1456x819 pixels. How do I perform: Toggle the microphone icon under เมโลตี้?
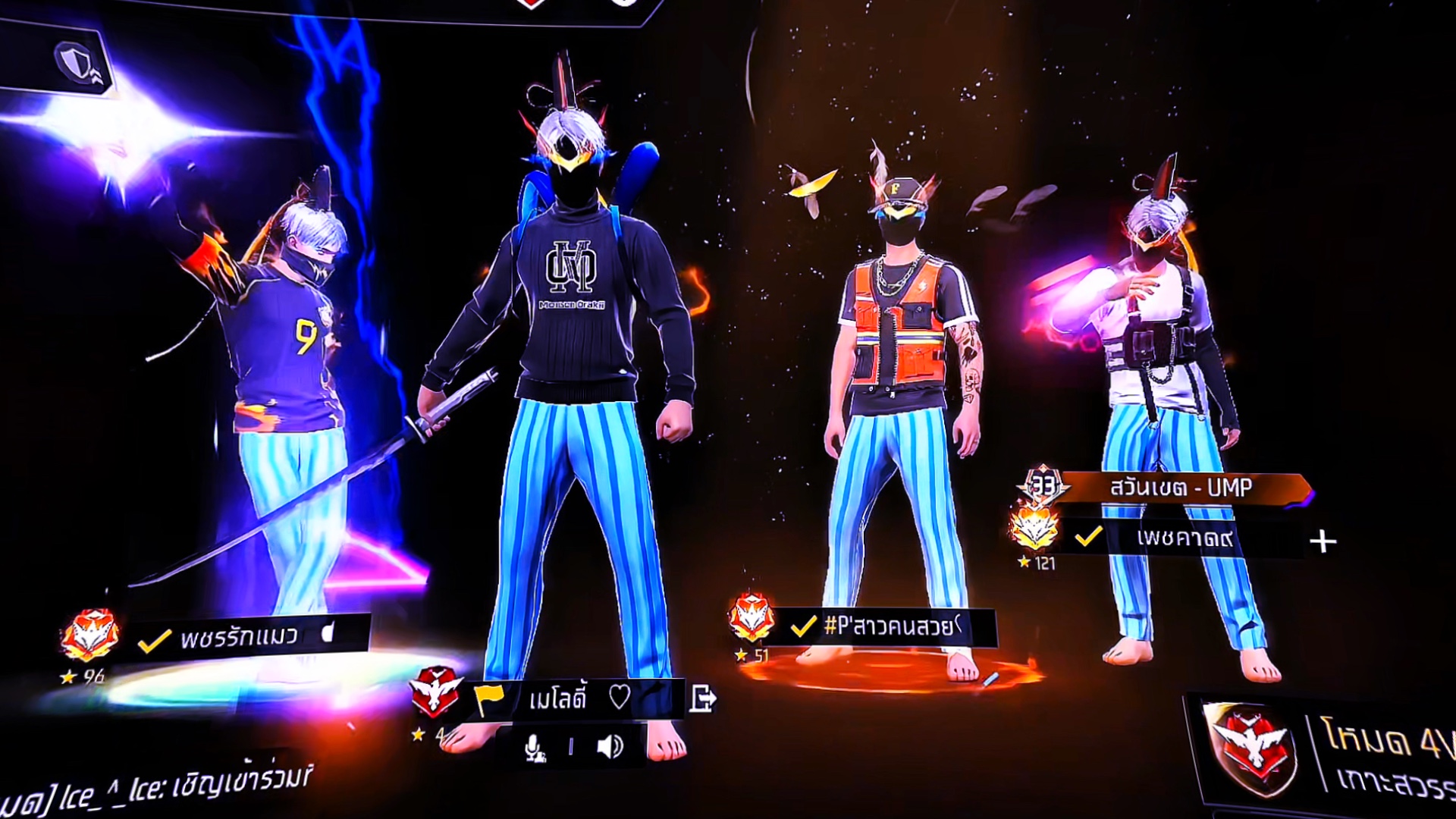pos(535,748)
